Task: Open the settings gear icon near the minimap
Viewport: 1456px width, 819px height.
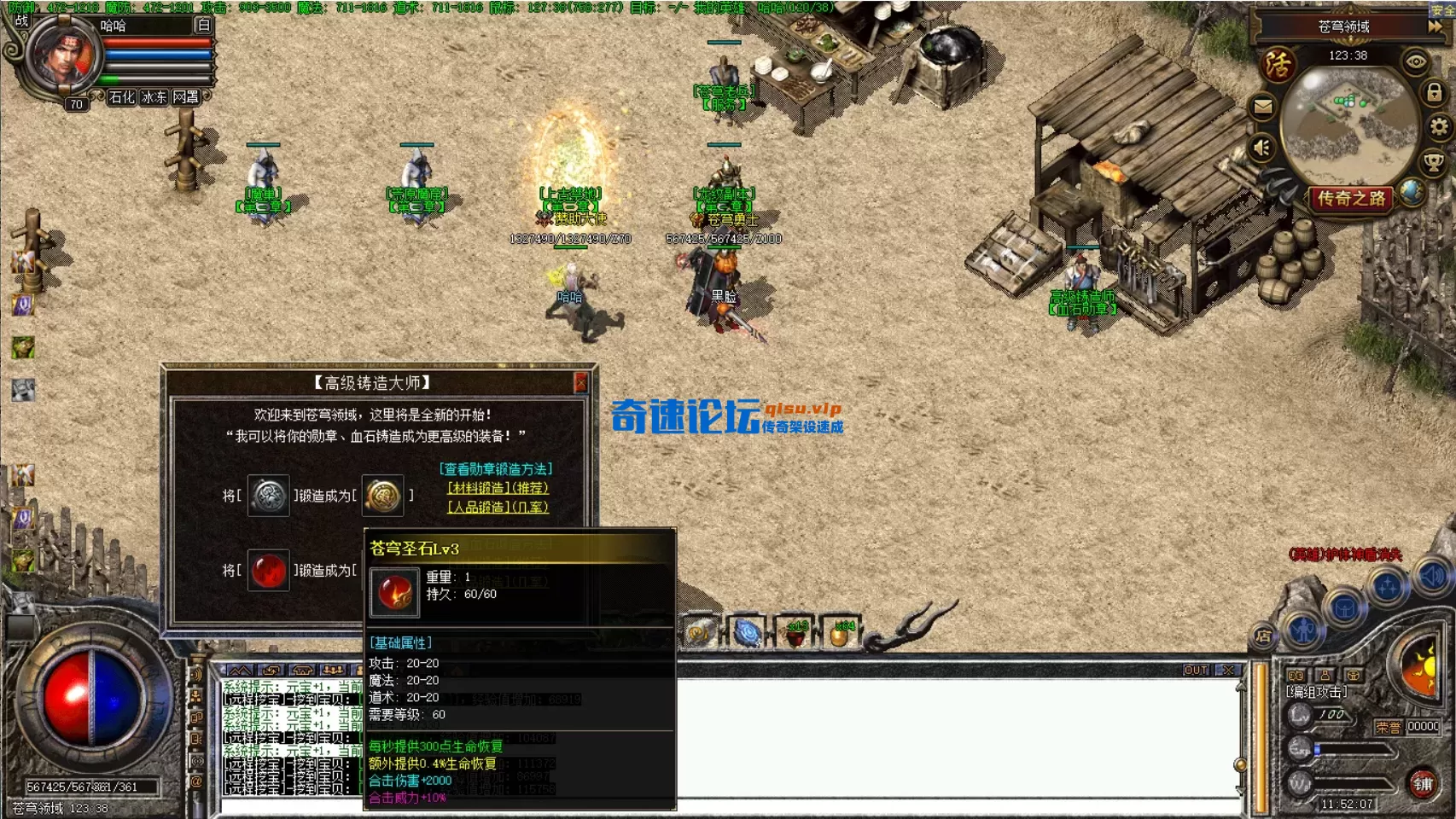Action: [1440, 128]
